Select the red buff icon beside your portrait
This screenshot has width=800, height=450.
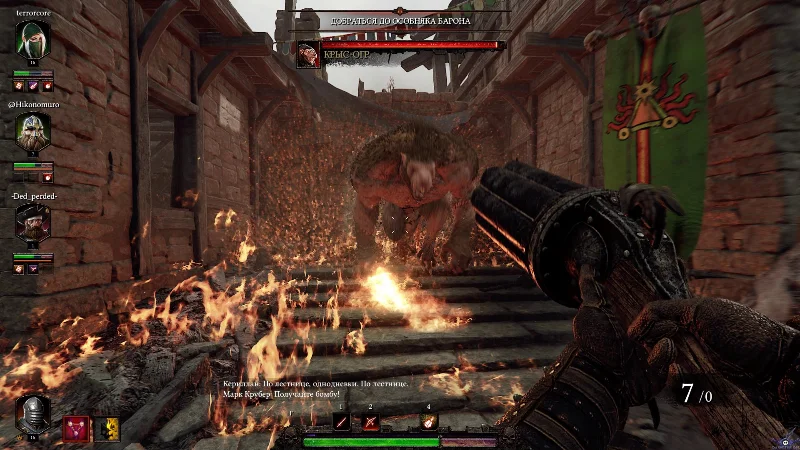[75, 428]
